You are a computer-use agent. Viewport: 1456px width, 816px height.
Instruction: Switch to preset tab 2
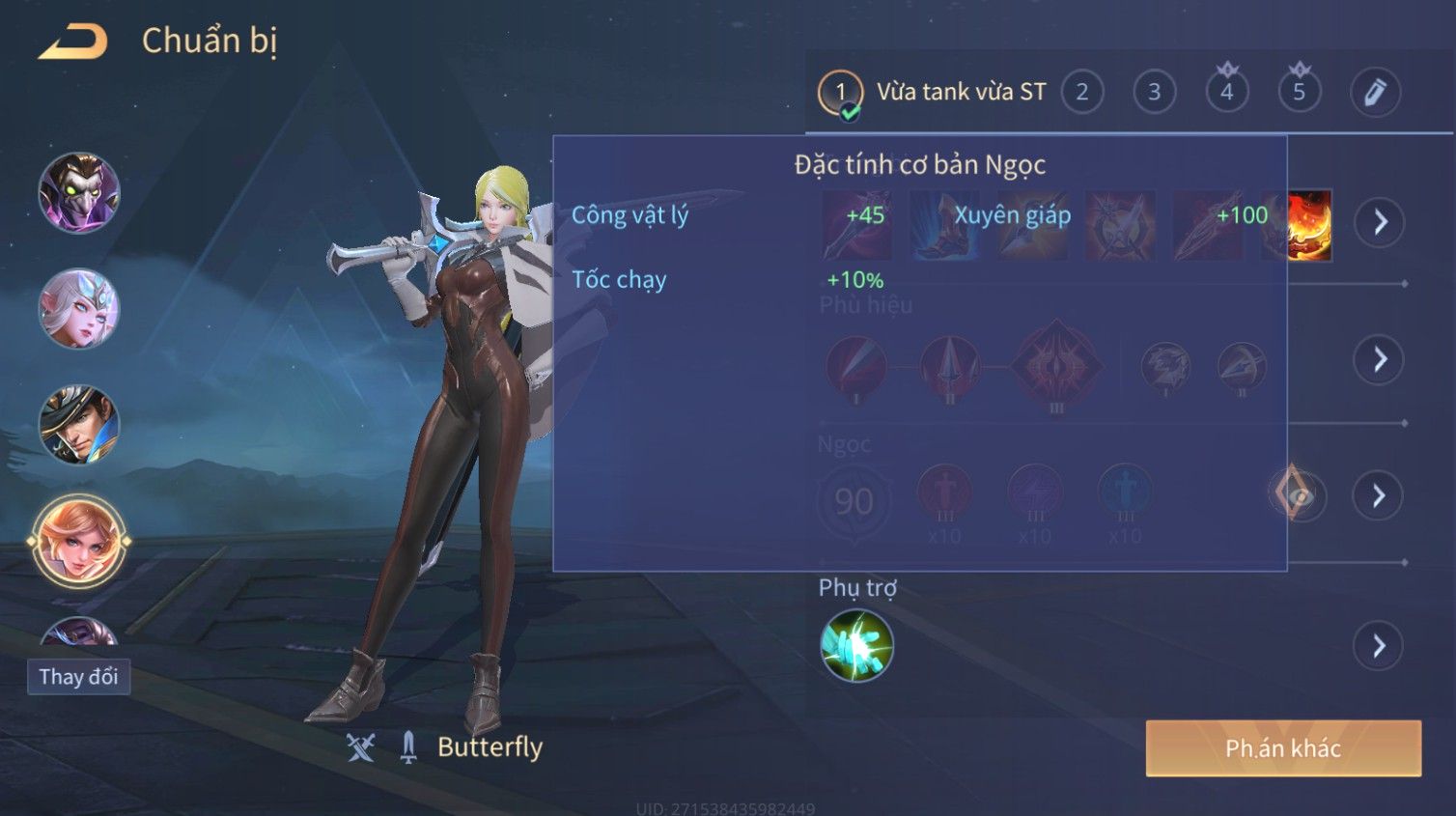[1081, 93]
